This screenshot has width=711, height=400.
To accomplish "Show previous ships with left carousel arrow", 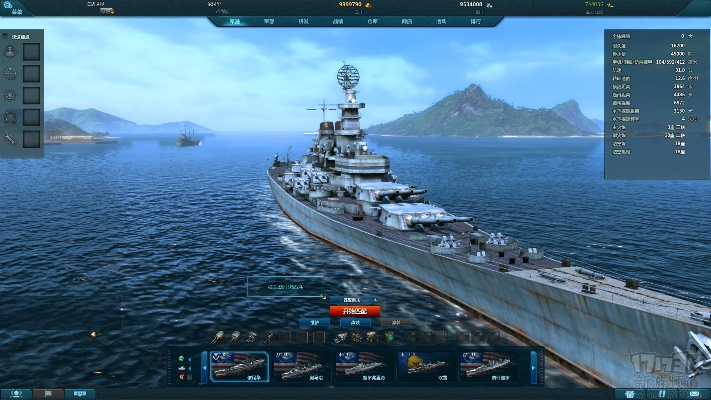I will (x=206, y=366).
